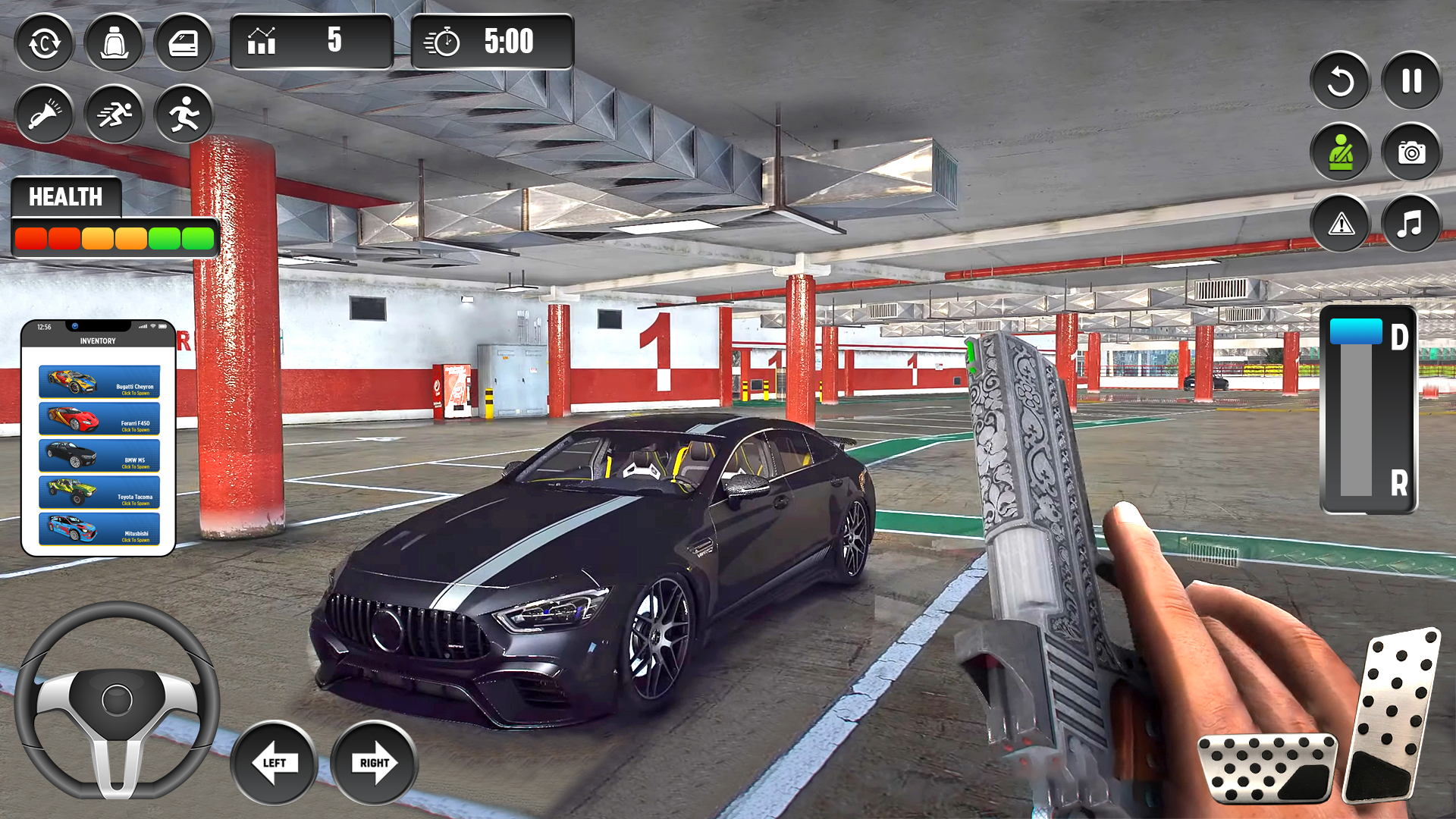The height and width of the screenshot is (819, 1456).
Task: Spawn the Bugatti Cheyron
Action: tap(99, 381)
